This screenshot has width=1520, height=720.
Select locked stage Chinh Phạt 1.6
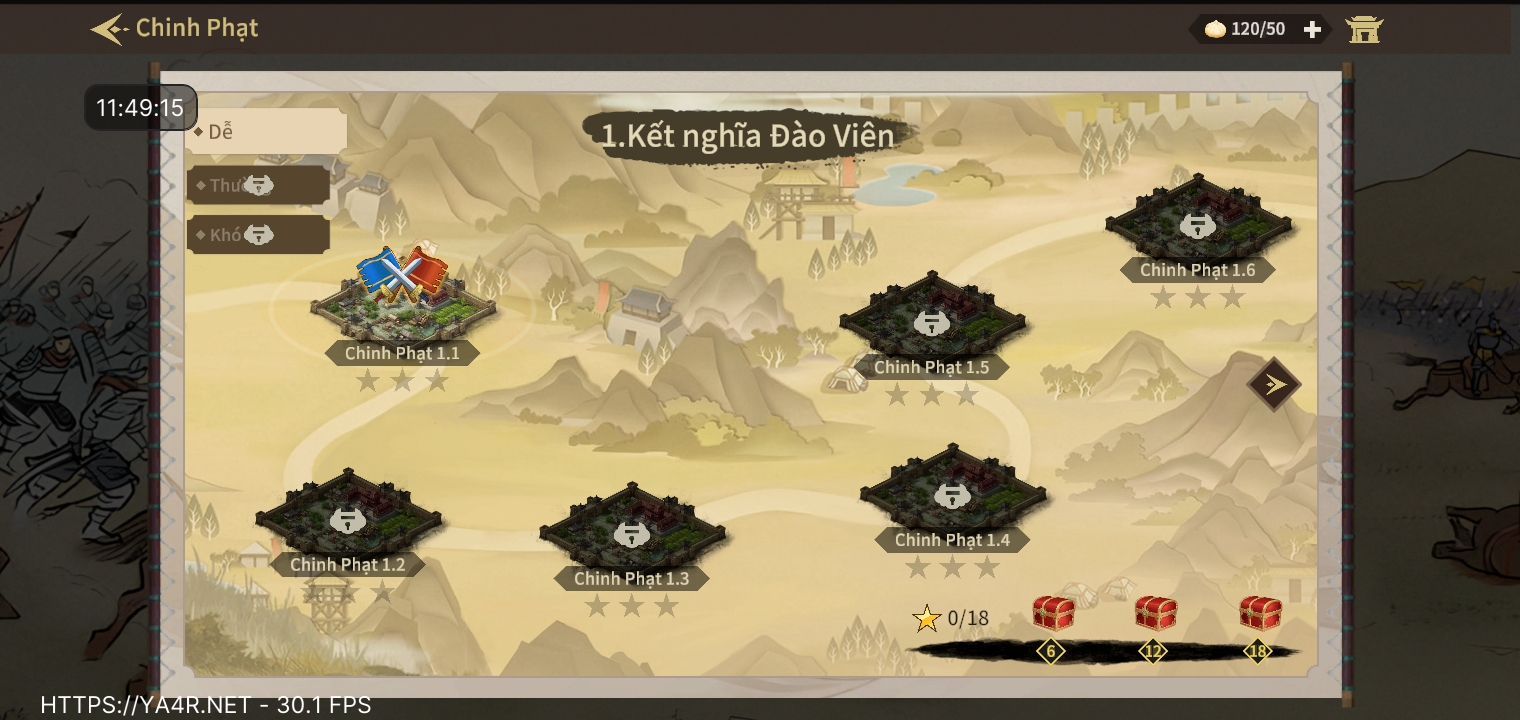pos(1197,223)
